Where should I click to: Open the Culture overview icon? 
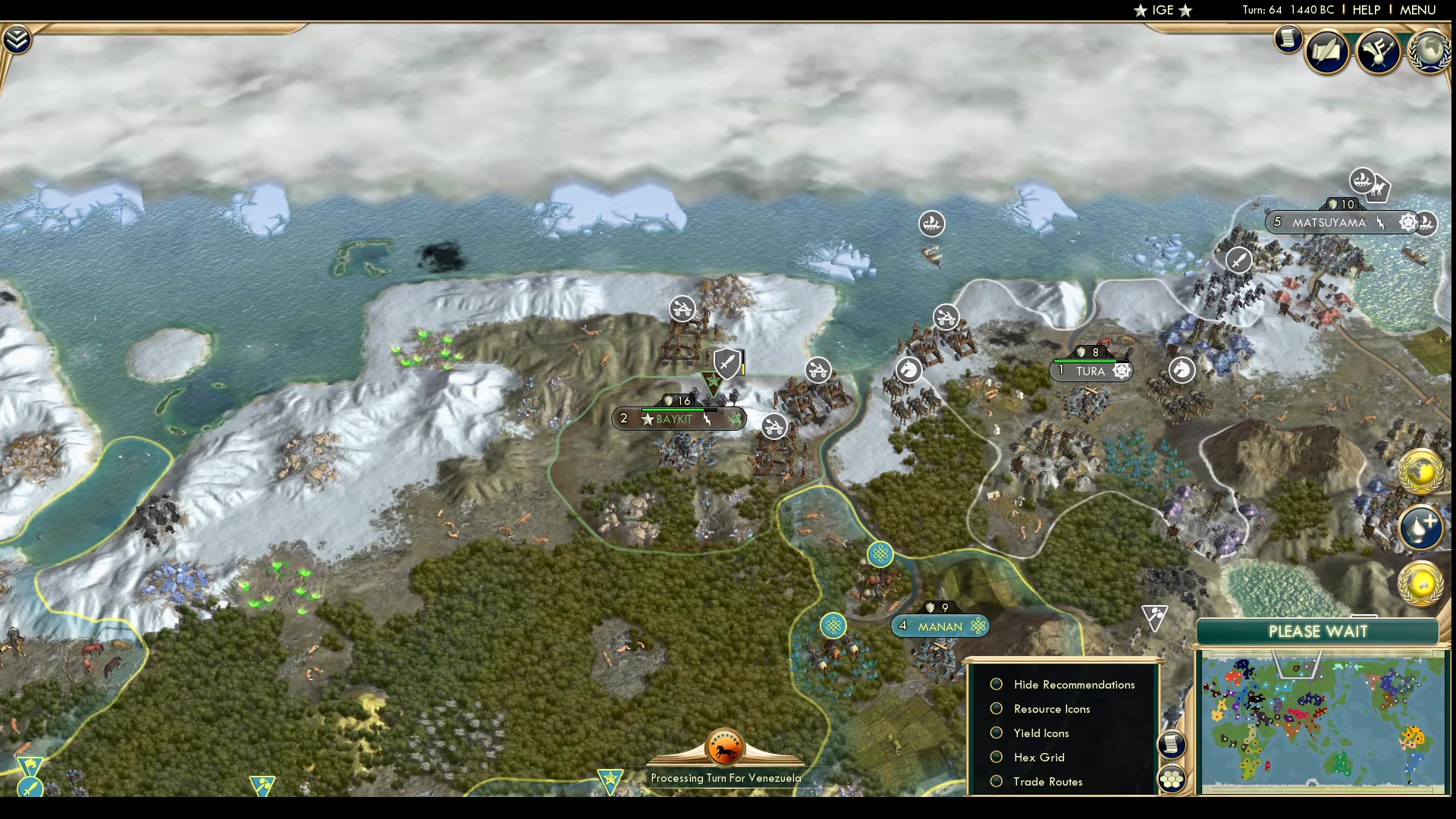click(x=1379, y=51)
